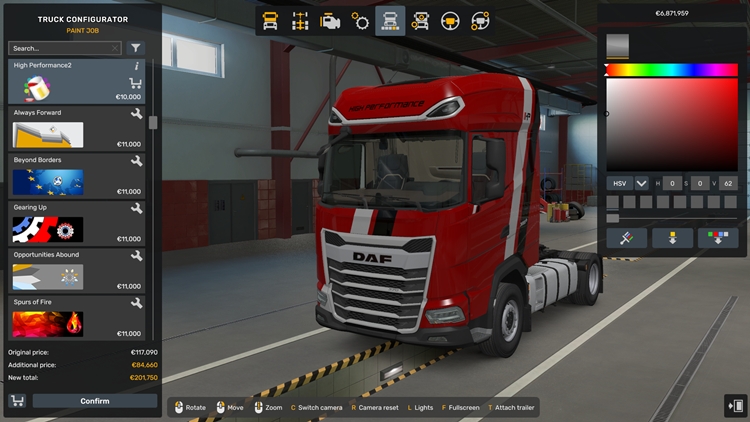This screenshot has height=422, width=750.
Task: Confirm the paint job purchase
Action: 95,401
